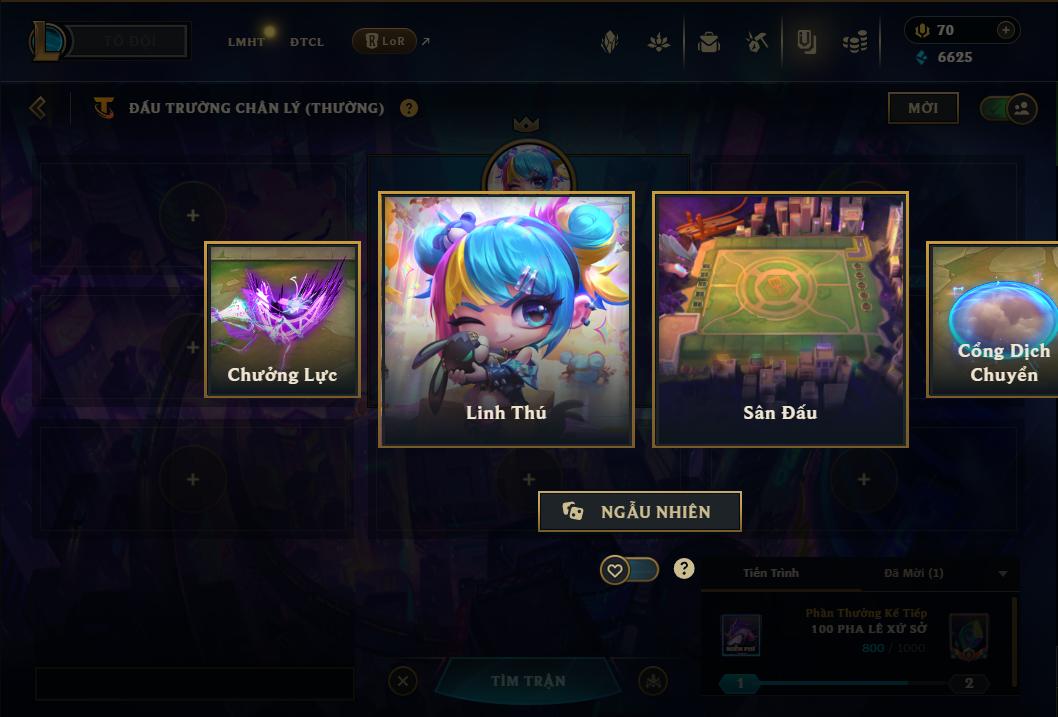
Task: Open the Sân Đấu arena card
Action: pyautogui.click(x=780, y=319)
